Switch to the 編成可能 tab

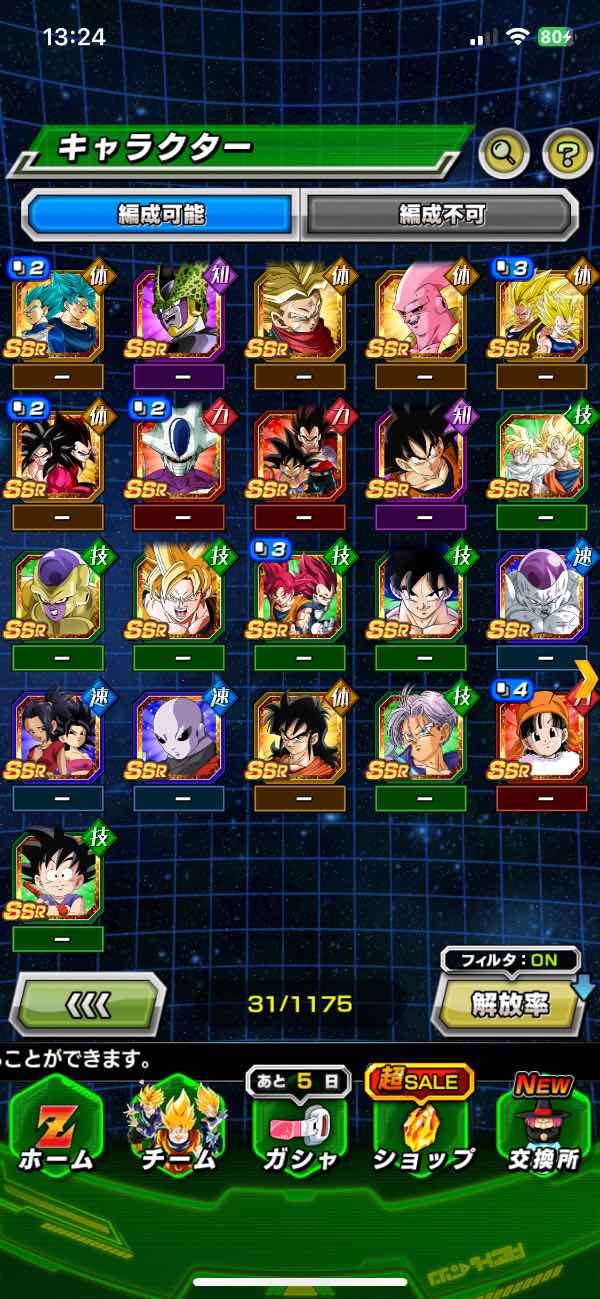pyautogui.click(x=161, y=213)
